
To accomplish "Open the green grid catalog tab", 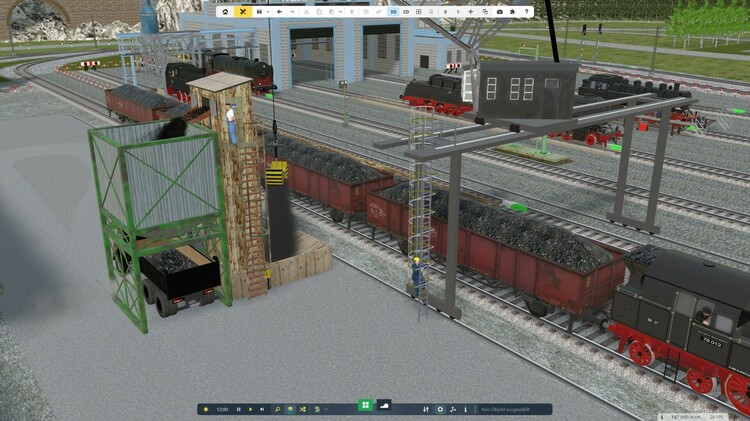I will tap(365, 405).
